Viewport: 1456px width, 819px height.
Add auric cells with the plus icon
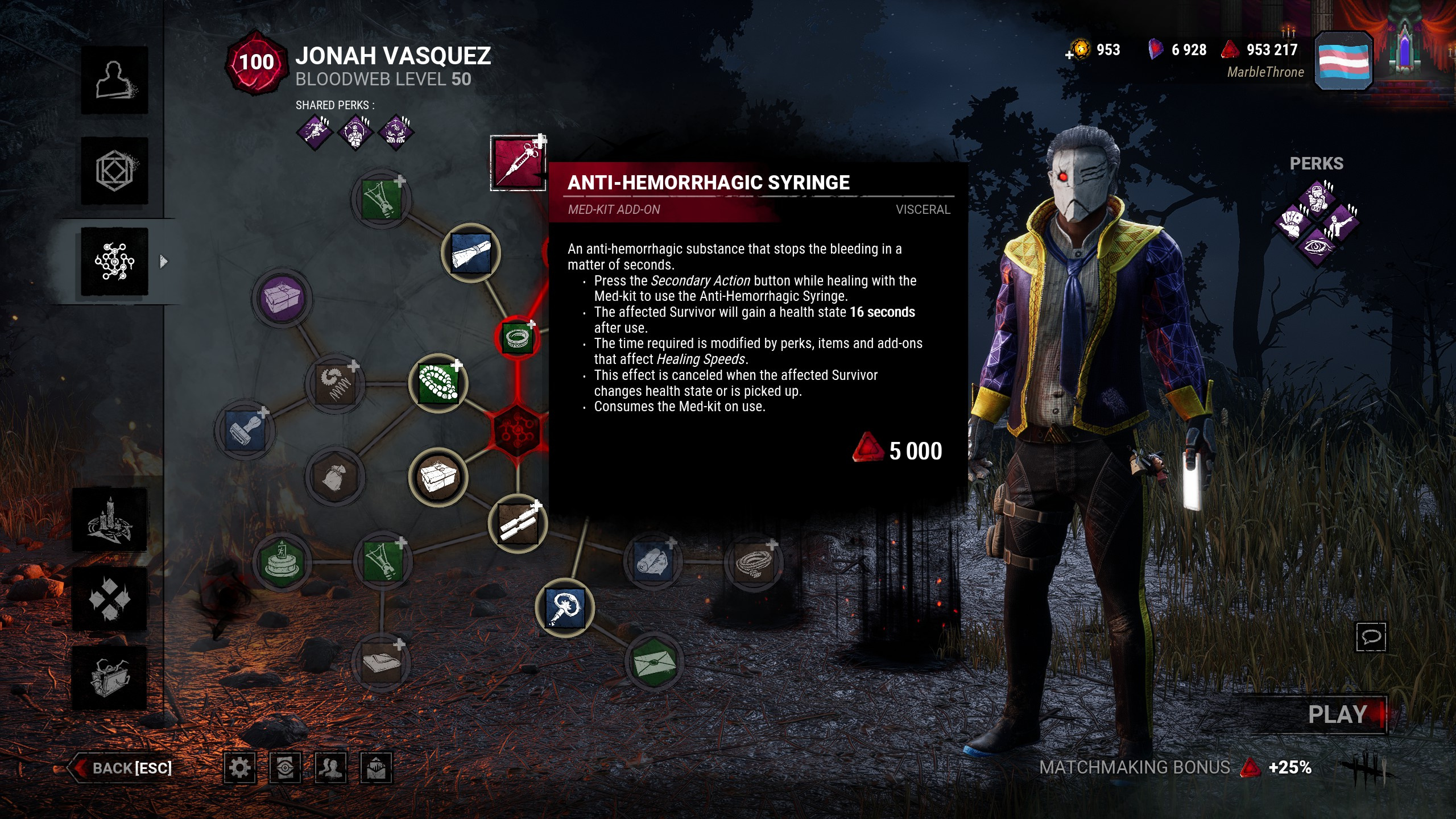1070,55
